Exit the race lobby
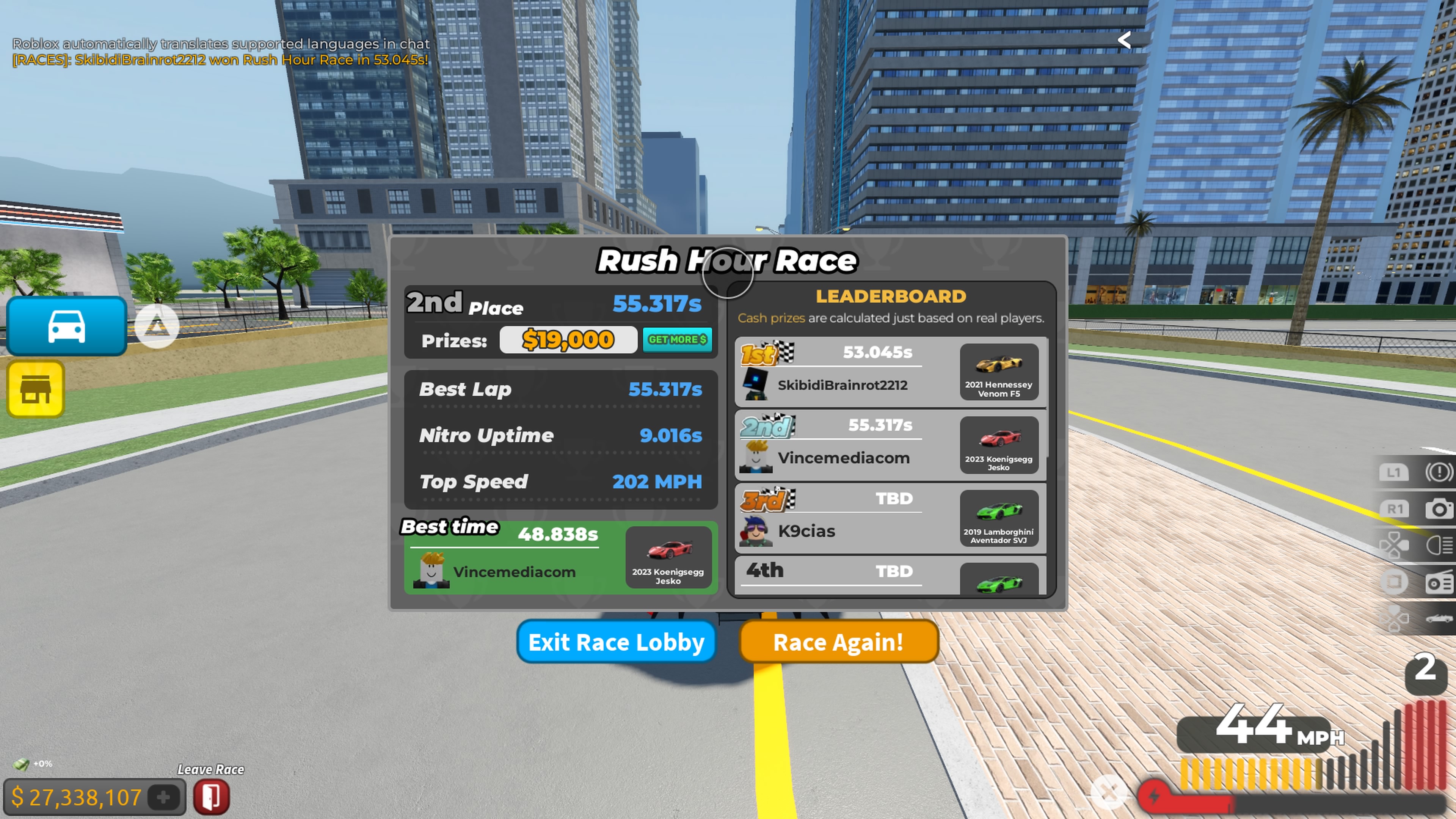Viewport: 1456px width, 819px height. pos(616,642)
